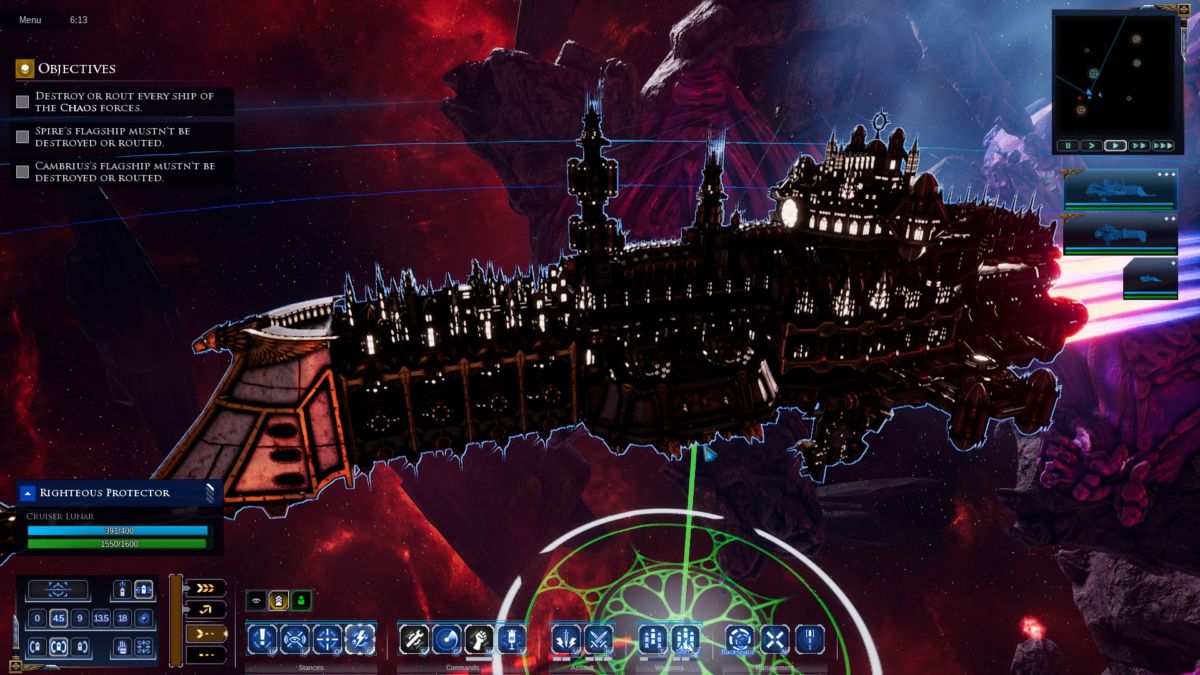This screenshot has height=675, width=1200.
Task: Pause the battle with the pause control
Action: [1069, 146]
